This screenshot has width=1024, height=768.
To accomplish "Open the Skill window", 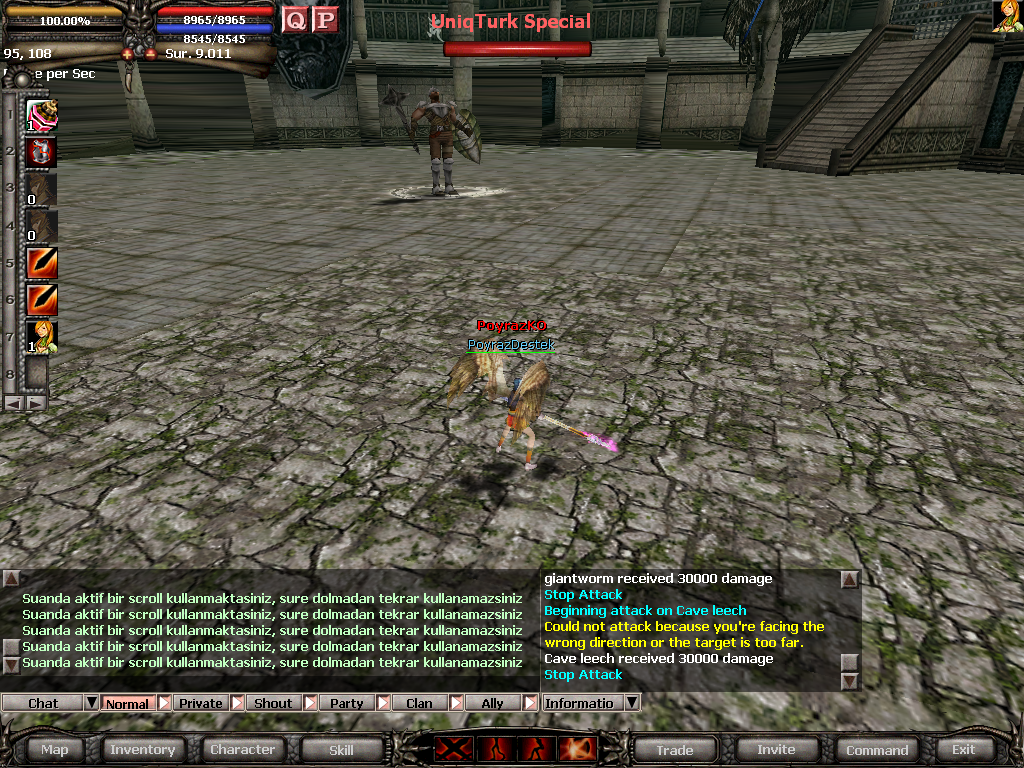I will click(341, 749).
